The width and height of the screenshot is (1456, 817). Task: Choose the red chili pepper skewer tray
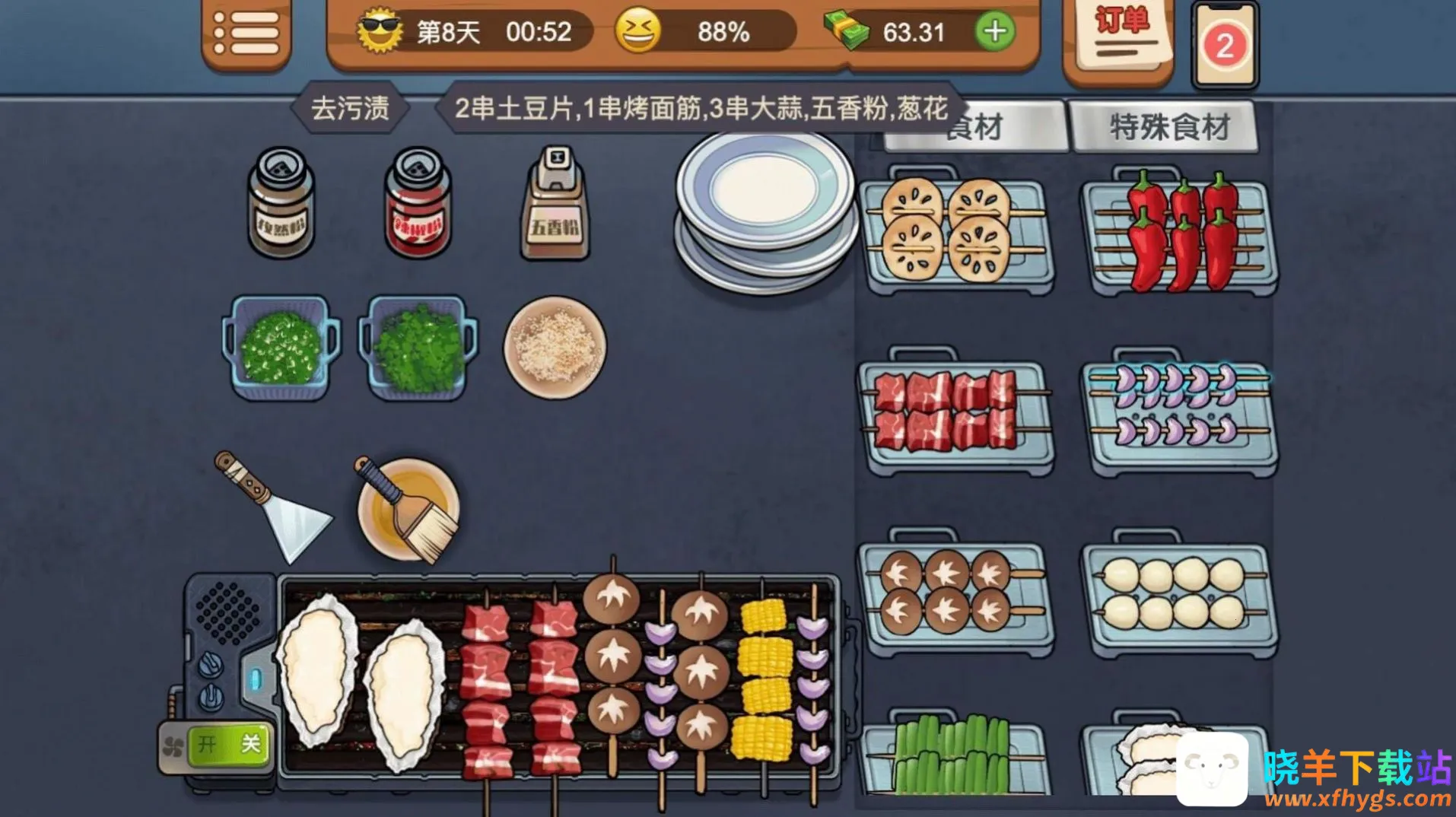coord(1178,233)
